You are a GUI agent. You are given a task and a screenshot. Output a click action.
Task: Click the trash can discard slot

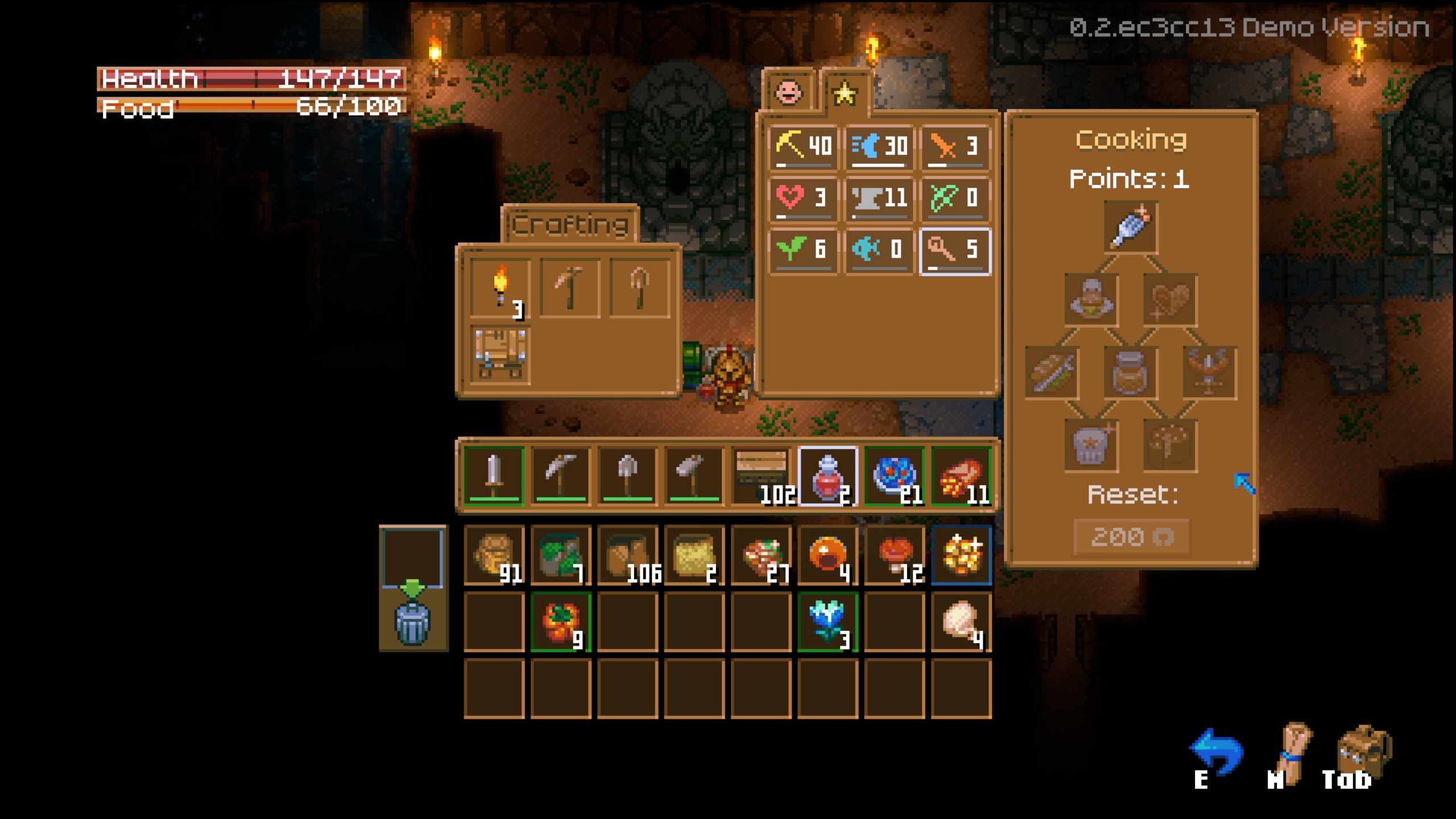tap(412, 622)
